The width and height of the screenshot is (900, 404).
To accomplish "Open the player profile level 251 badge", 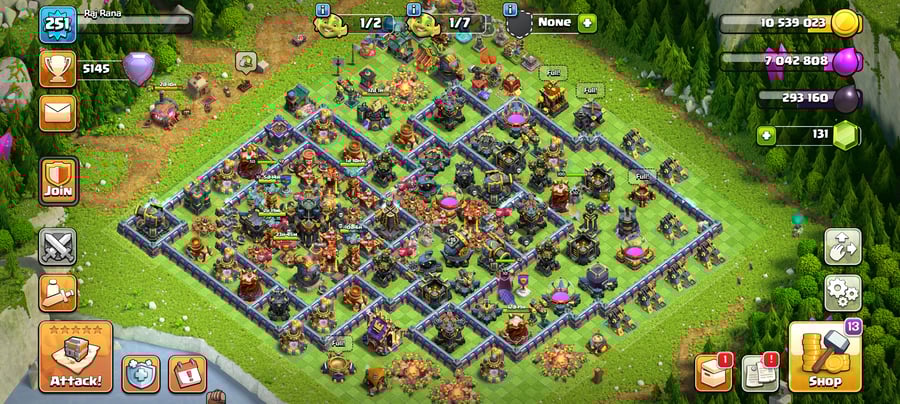I will tap(57, 24).
